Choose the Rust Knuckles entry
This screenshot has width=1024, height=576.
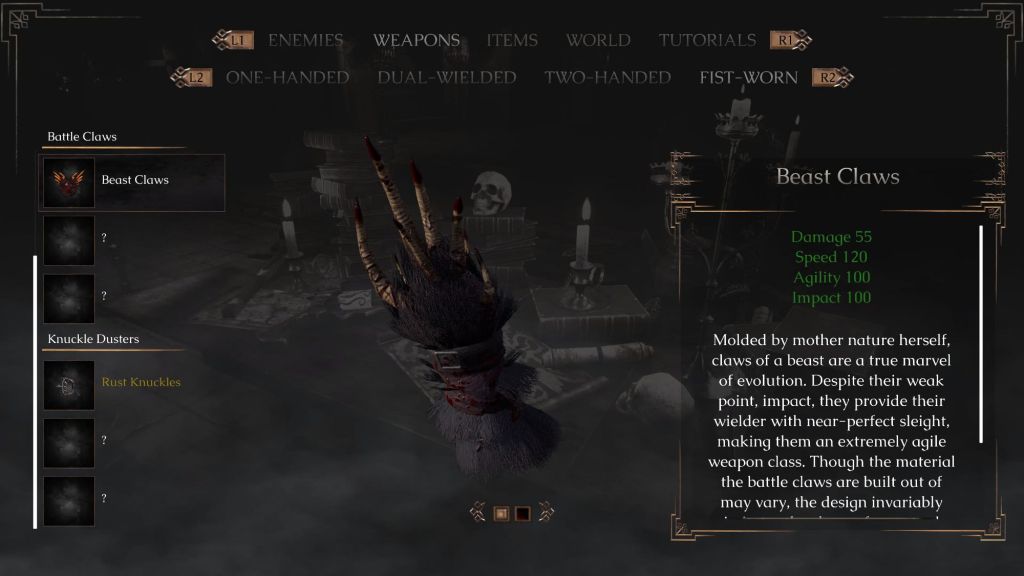(x=141, y=383)
